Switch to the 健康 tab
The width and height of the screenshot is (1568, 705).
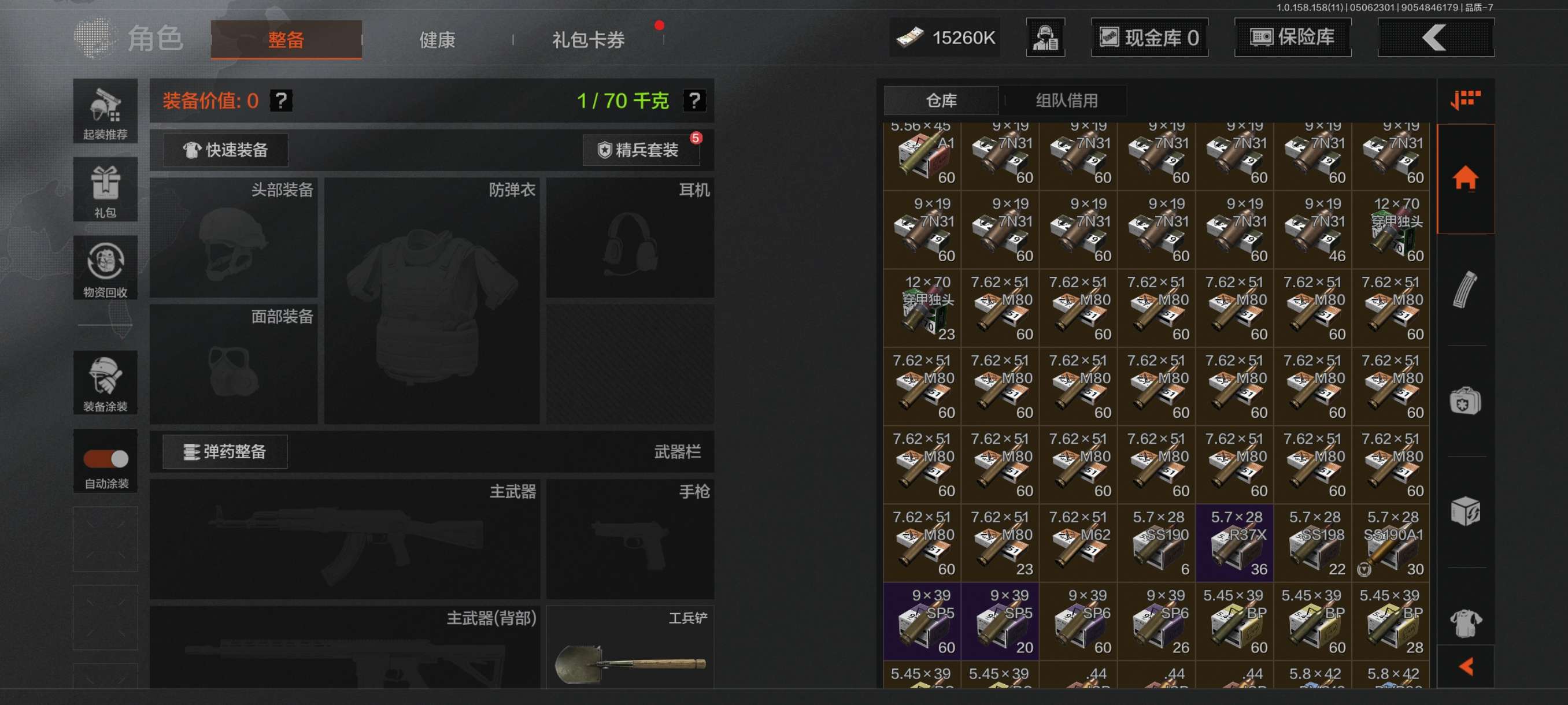click(437, 40)
